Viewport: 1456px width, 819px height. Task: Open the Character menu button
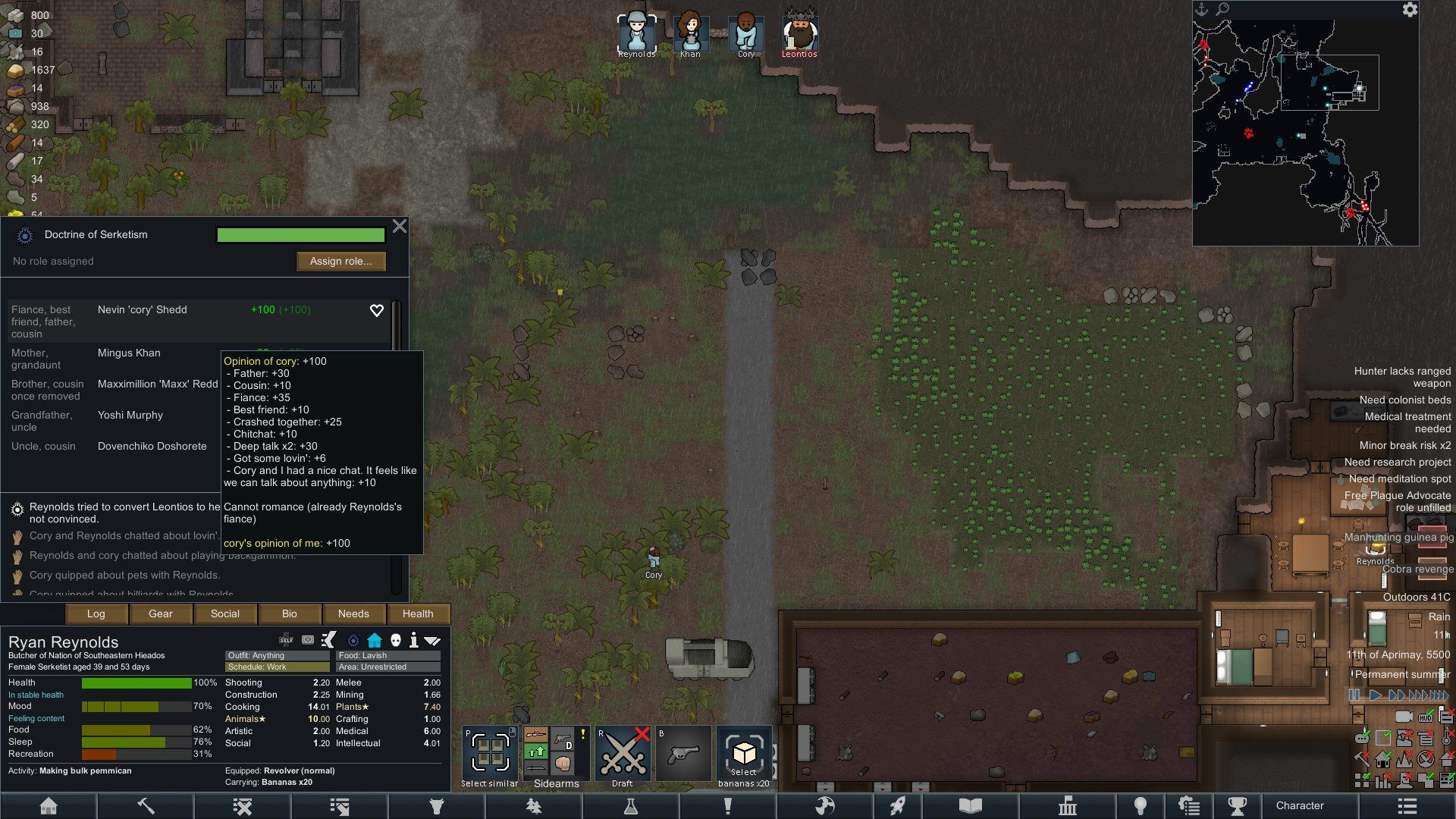click(1299, 805)
